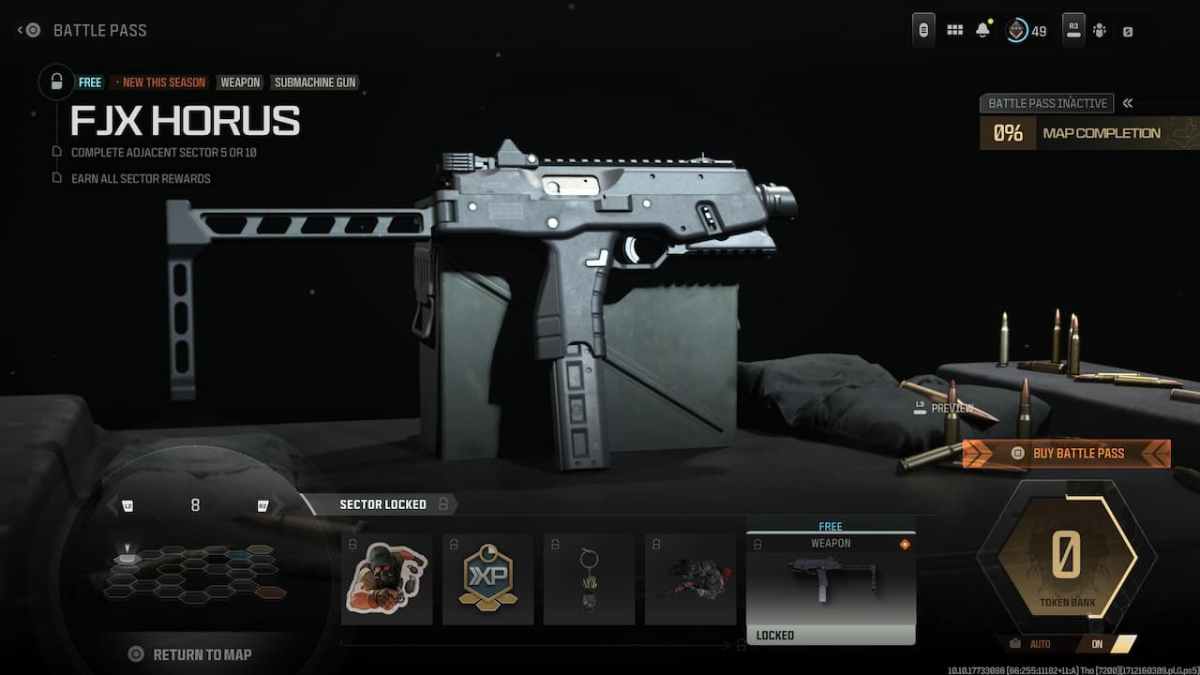Select the soldier sticker reward
This screenshot has height=675, width=1200.
click(387, 579)
